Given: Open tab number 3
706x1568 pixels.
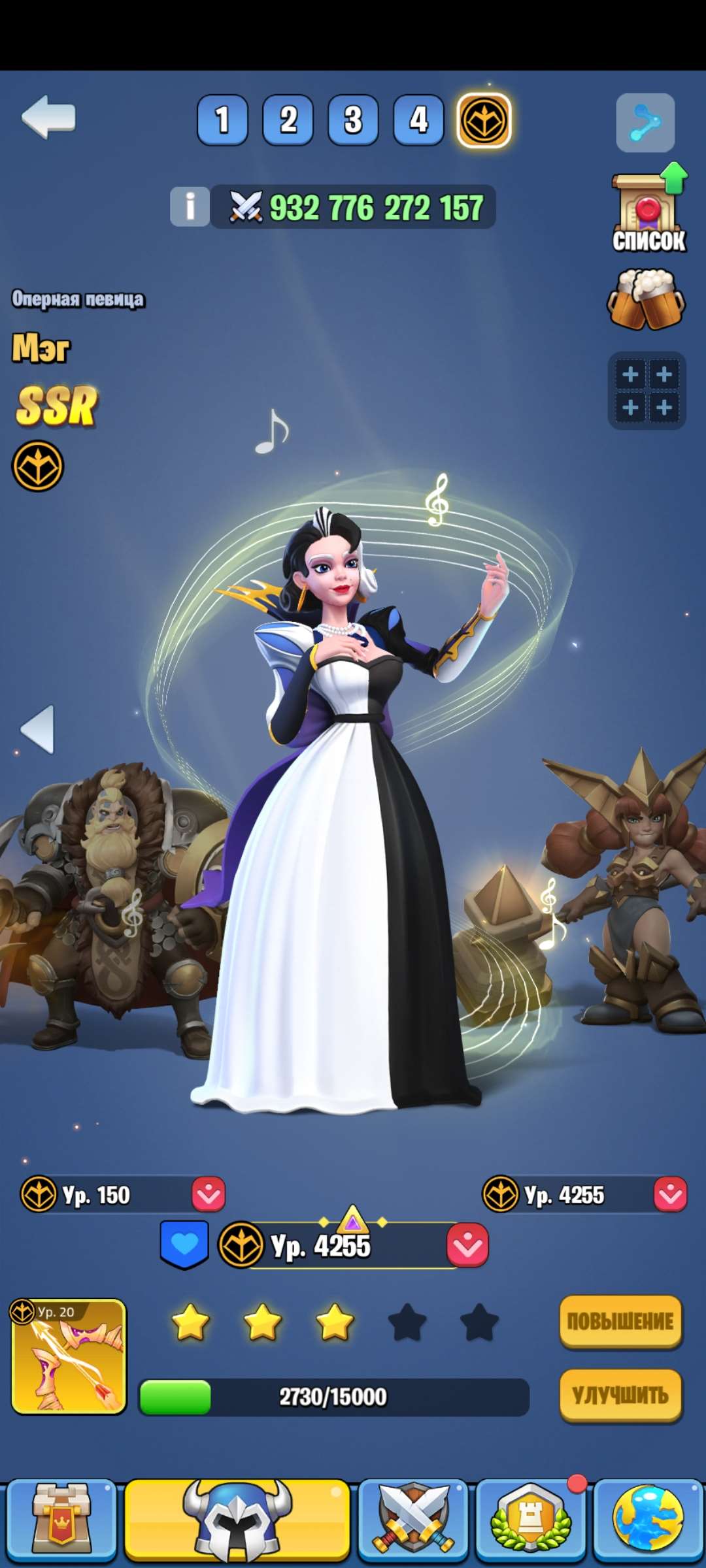Looking at the screenshot, I should (x=353, y=120).
